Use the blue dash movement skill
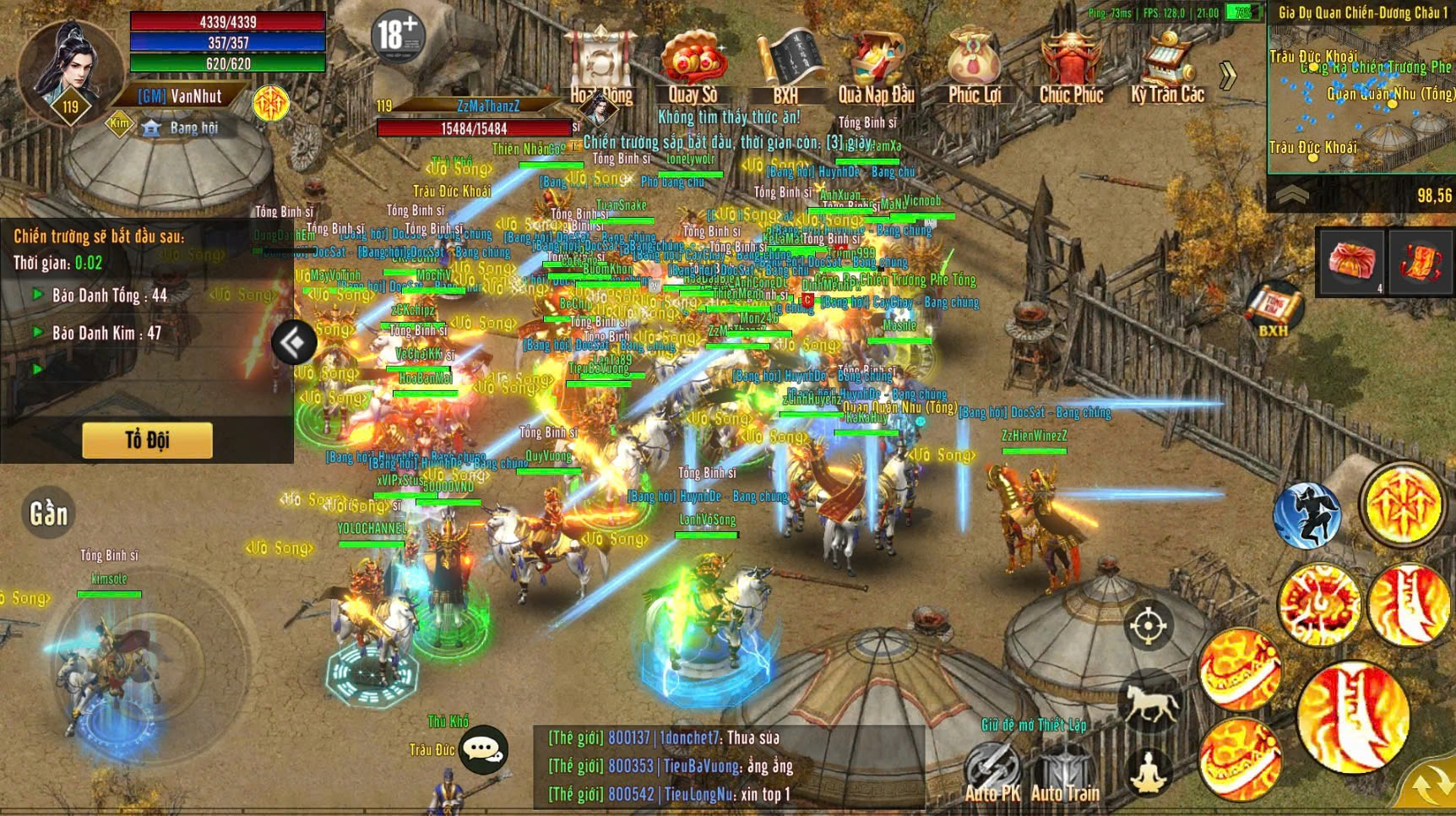The width and height of the screenshot is (1456, 816). click(x=1307, y=514)
